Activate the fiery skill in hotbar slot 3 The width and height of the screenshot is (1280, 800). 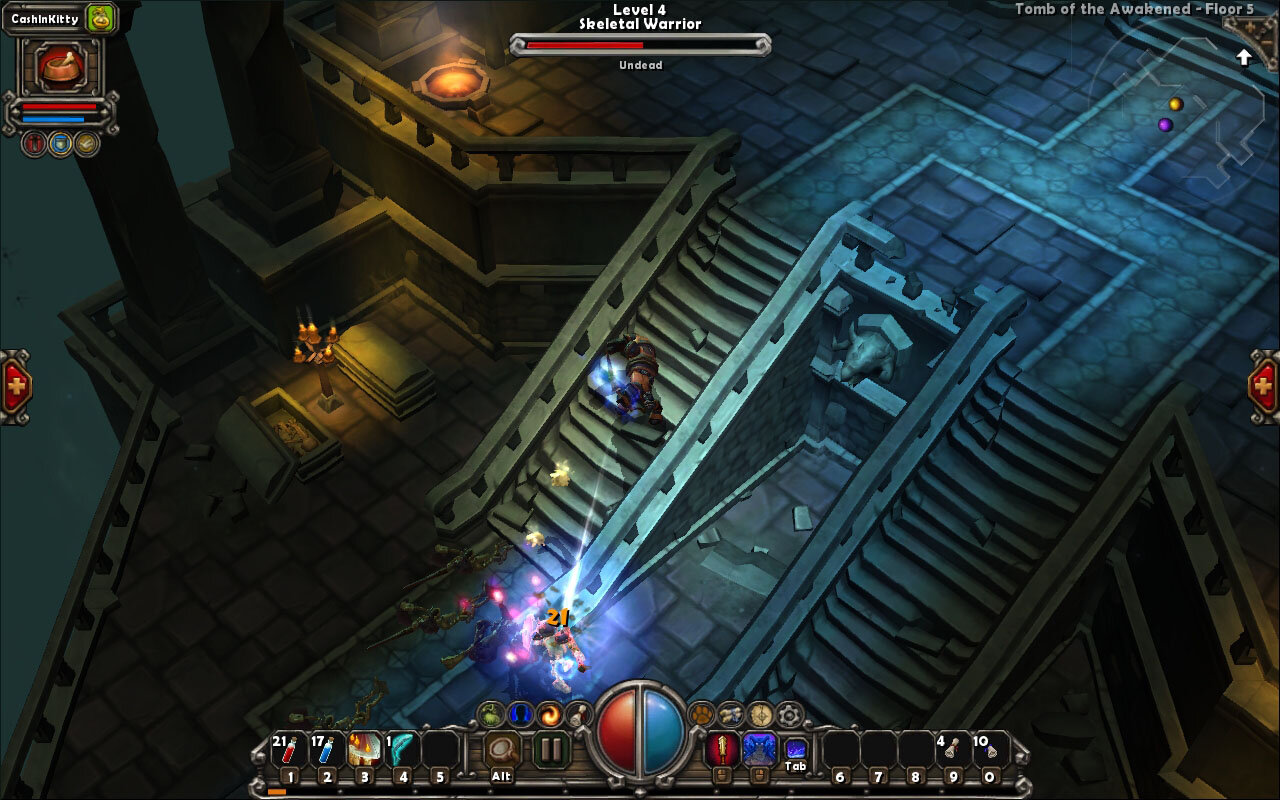(x=365, y=750)
